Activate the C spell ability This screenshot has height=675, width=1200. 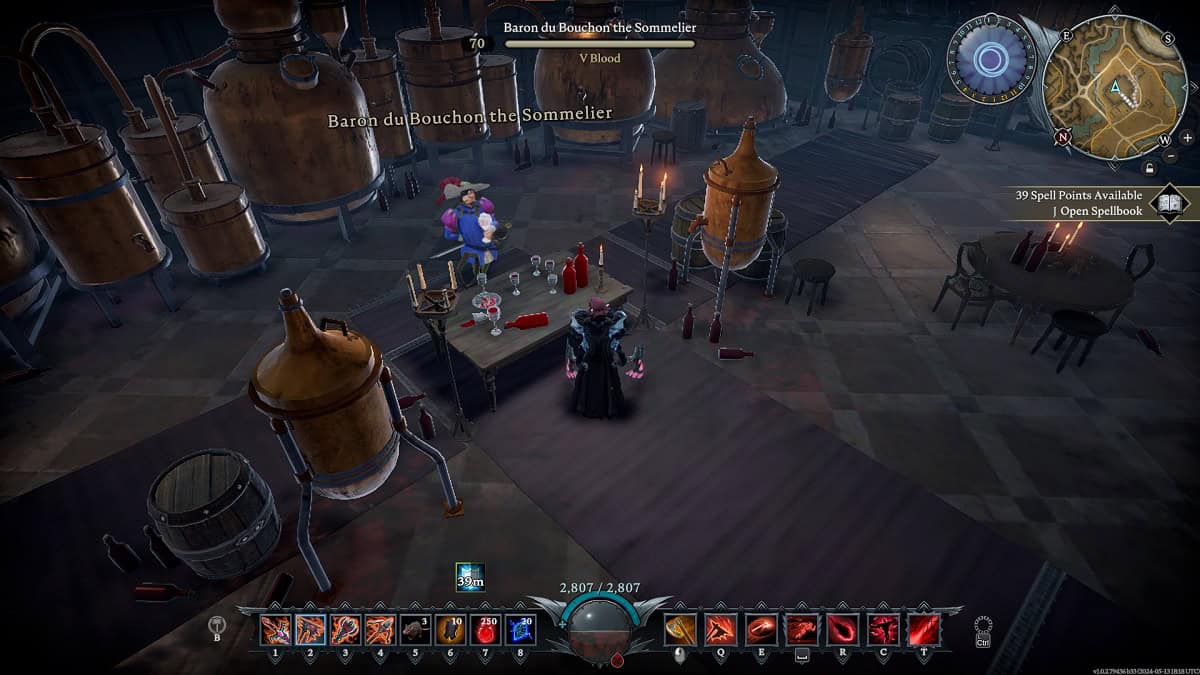click(883, 629)
